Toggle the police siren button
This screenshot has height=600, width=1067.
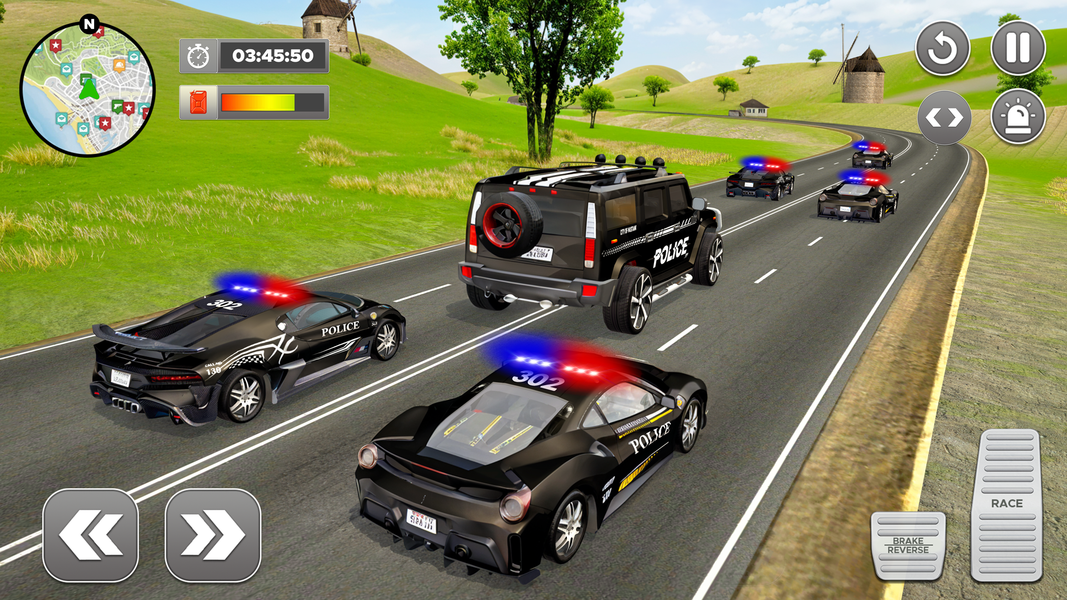(1018, 117)
